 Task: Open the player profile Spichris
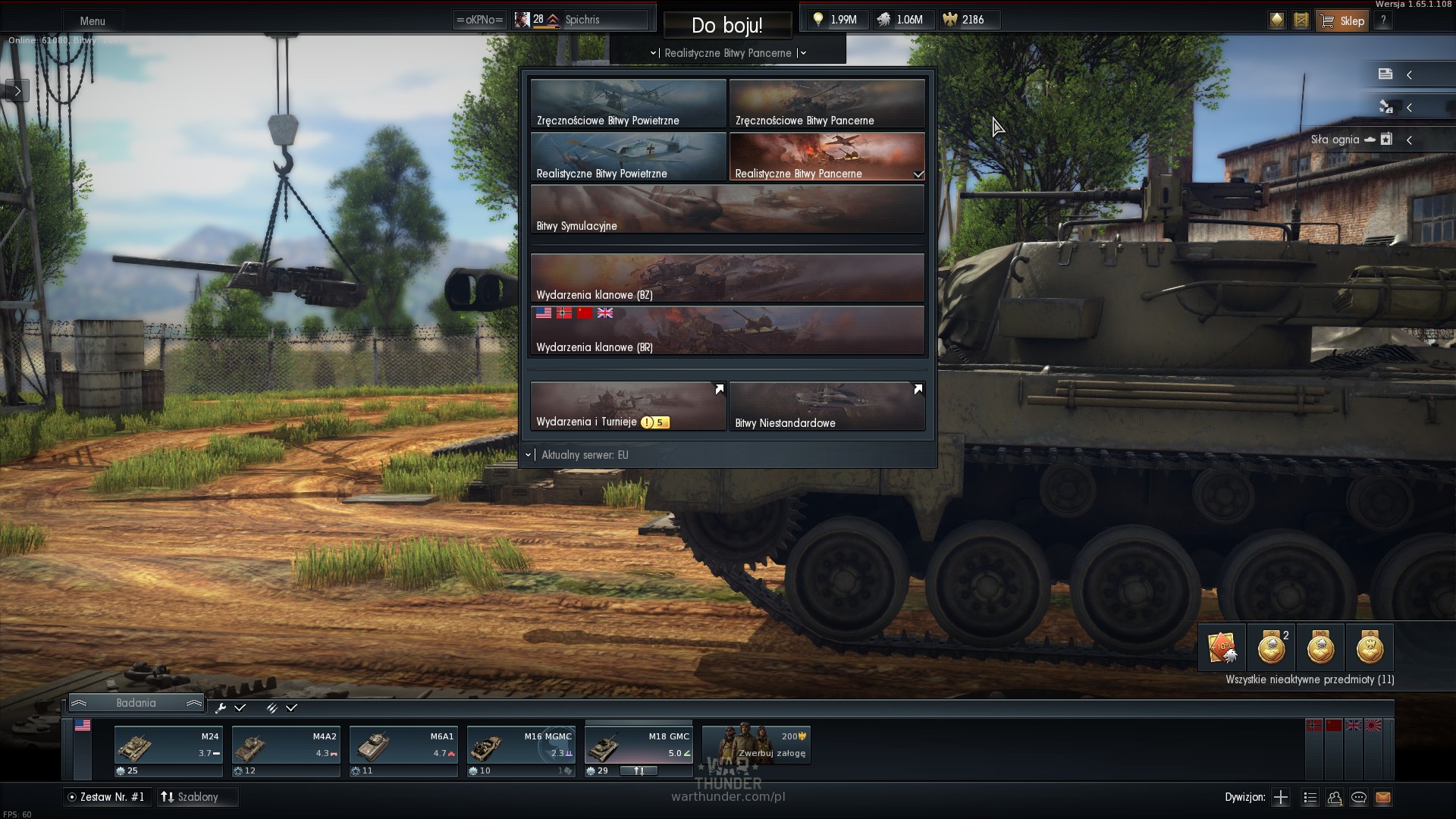pyautogui.click(x=581, y=20)
